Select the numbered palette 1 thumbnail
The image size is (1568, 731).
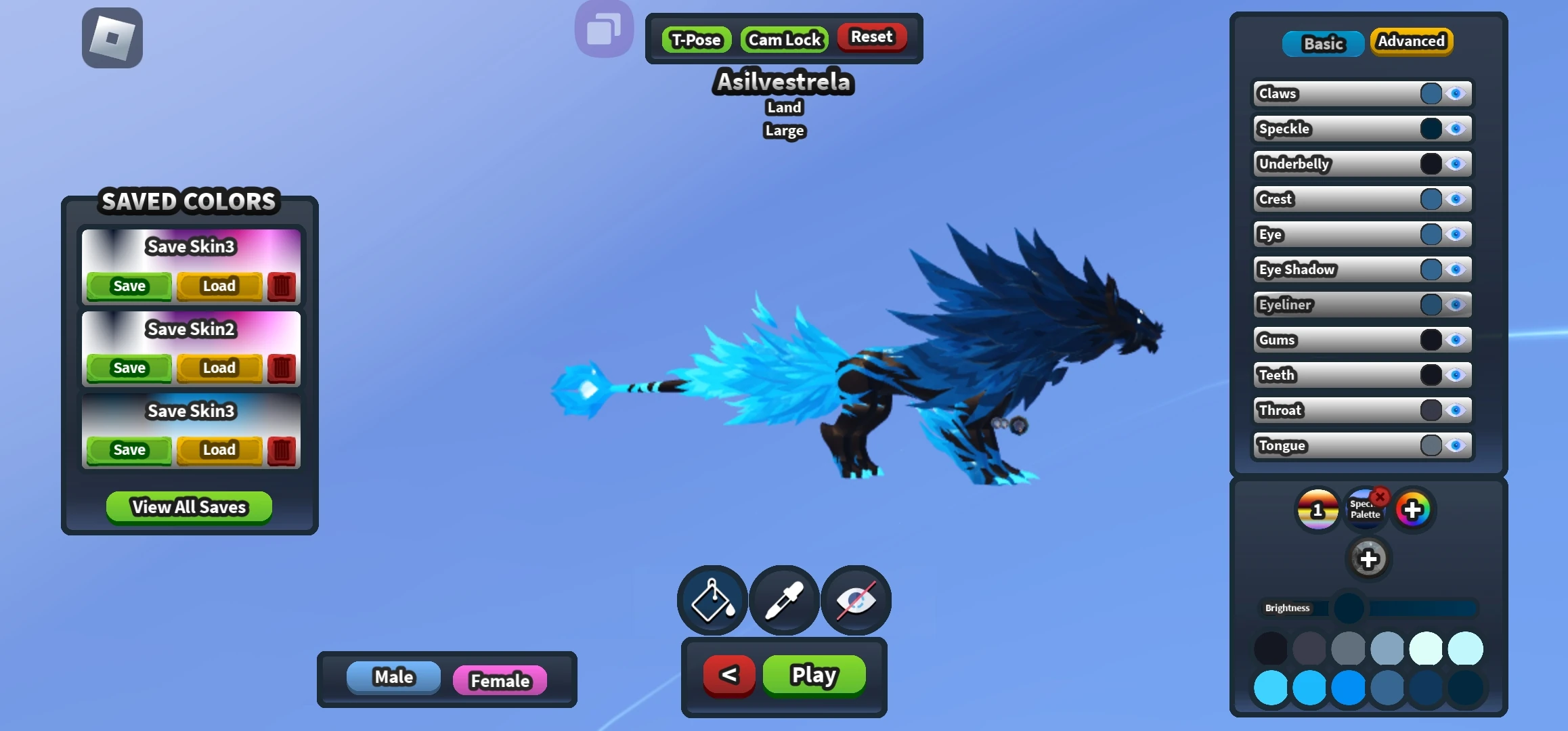1316,509
